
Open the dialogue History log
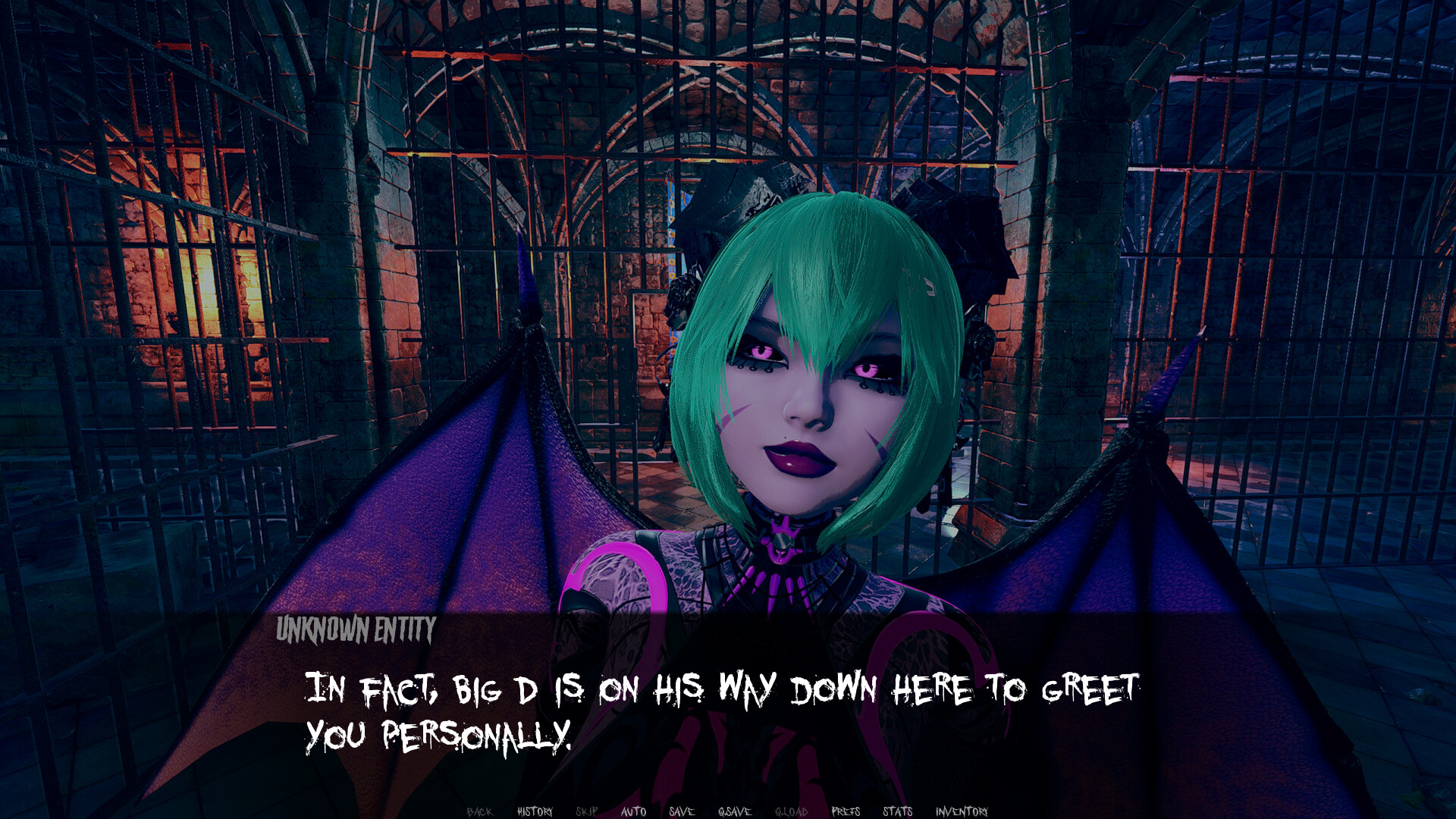point(535,811)
